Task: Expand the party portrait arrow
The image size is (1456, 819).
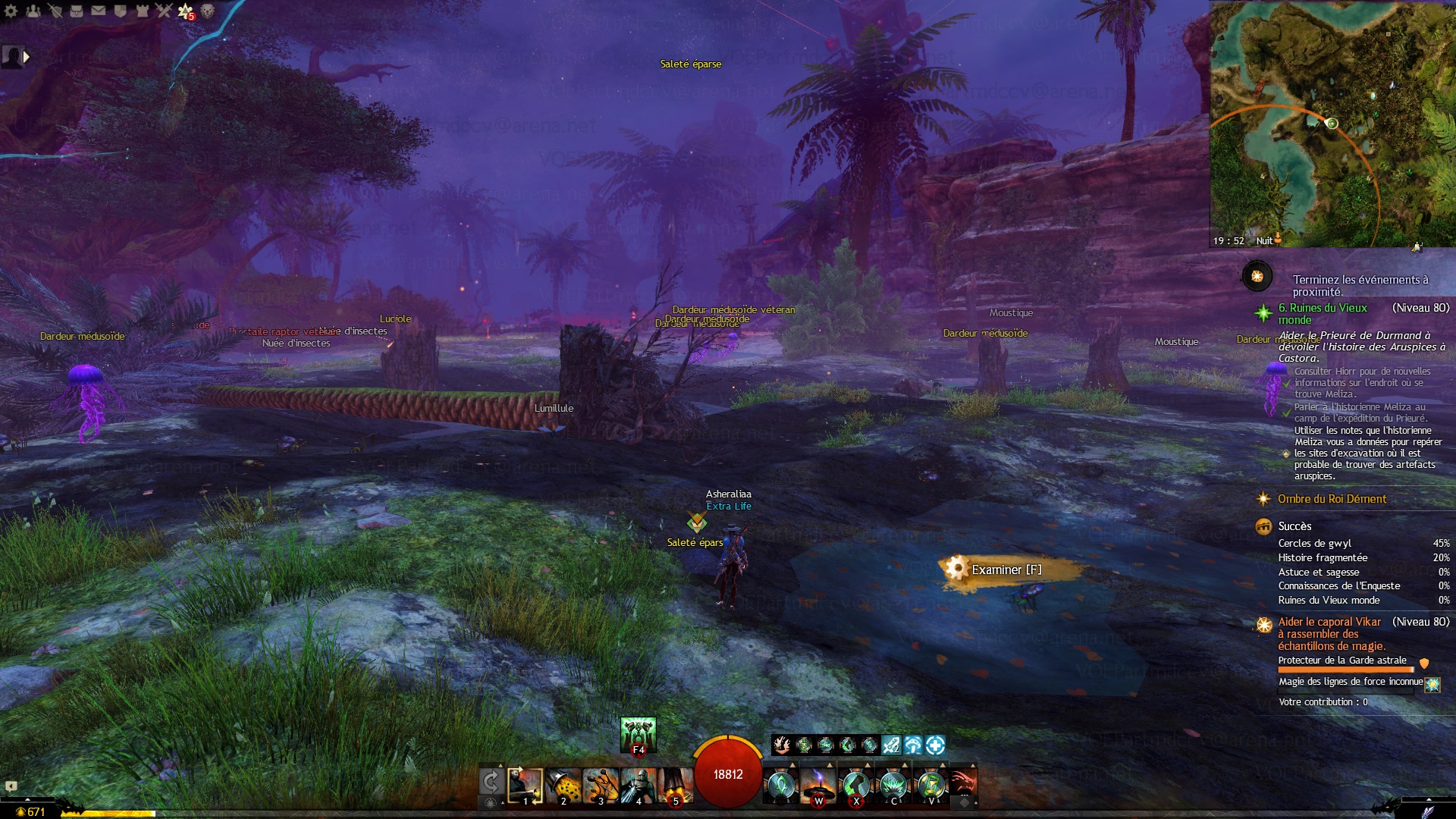Action: (x=27, y=56)
